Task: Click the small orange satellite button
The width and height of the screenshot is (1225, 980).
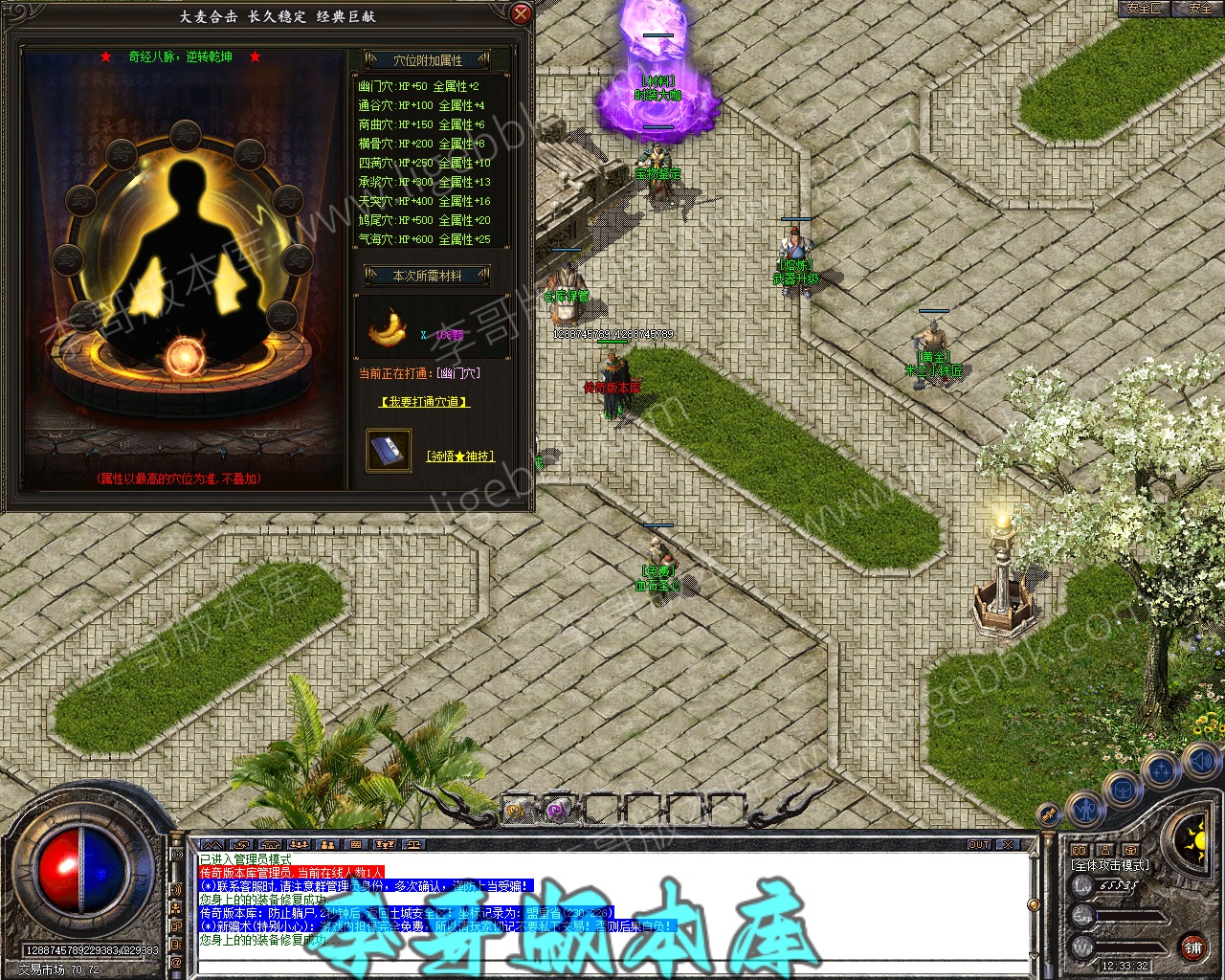Action: click(x=1050, y=814)
